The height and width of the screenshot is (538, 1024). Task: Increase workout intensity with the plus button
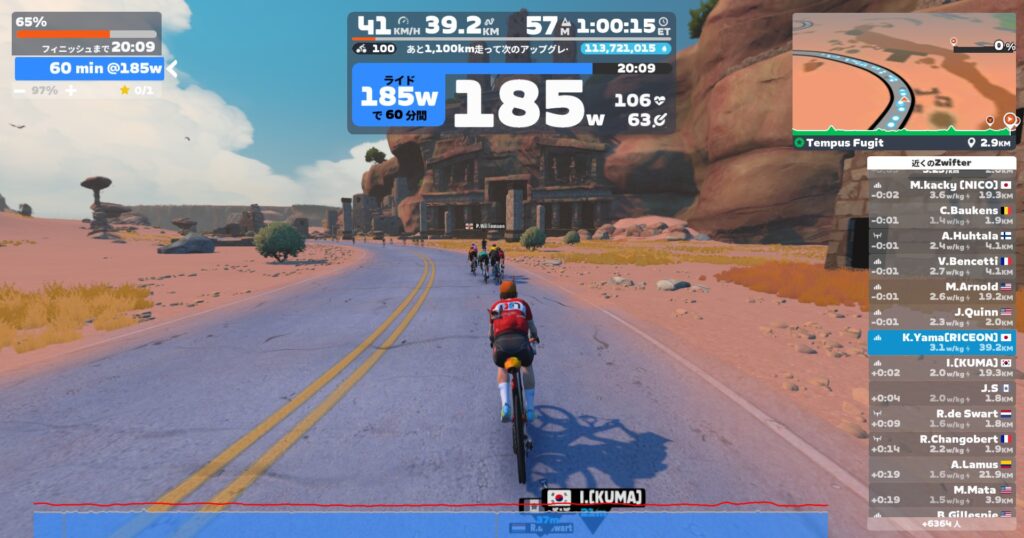[x=70, y=90]
